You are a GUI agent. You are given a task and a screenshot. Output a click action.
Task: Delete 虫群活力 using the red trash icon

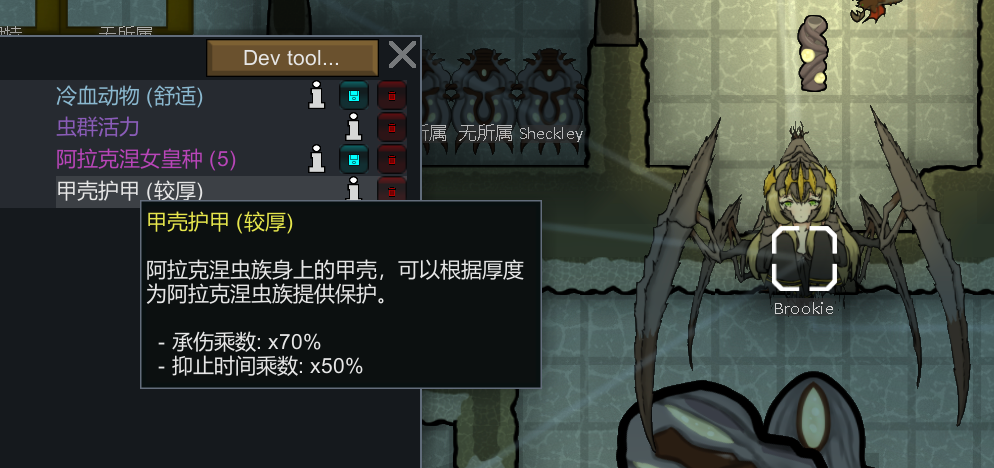[x=391, y=127]
